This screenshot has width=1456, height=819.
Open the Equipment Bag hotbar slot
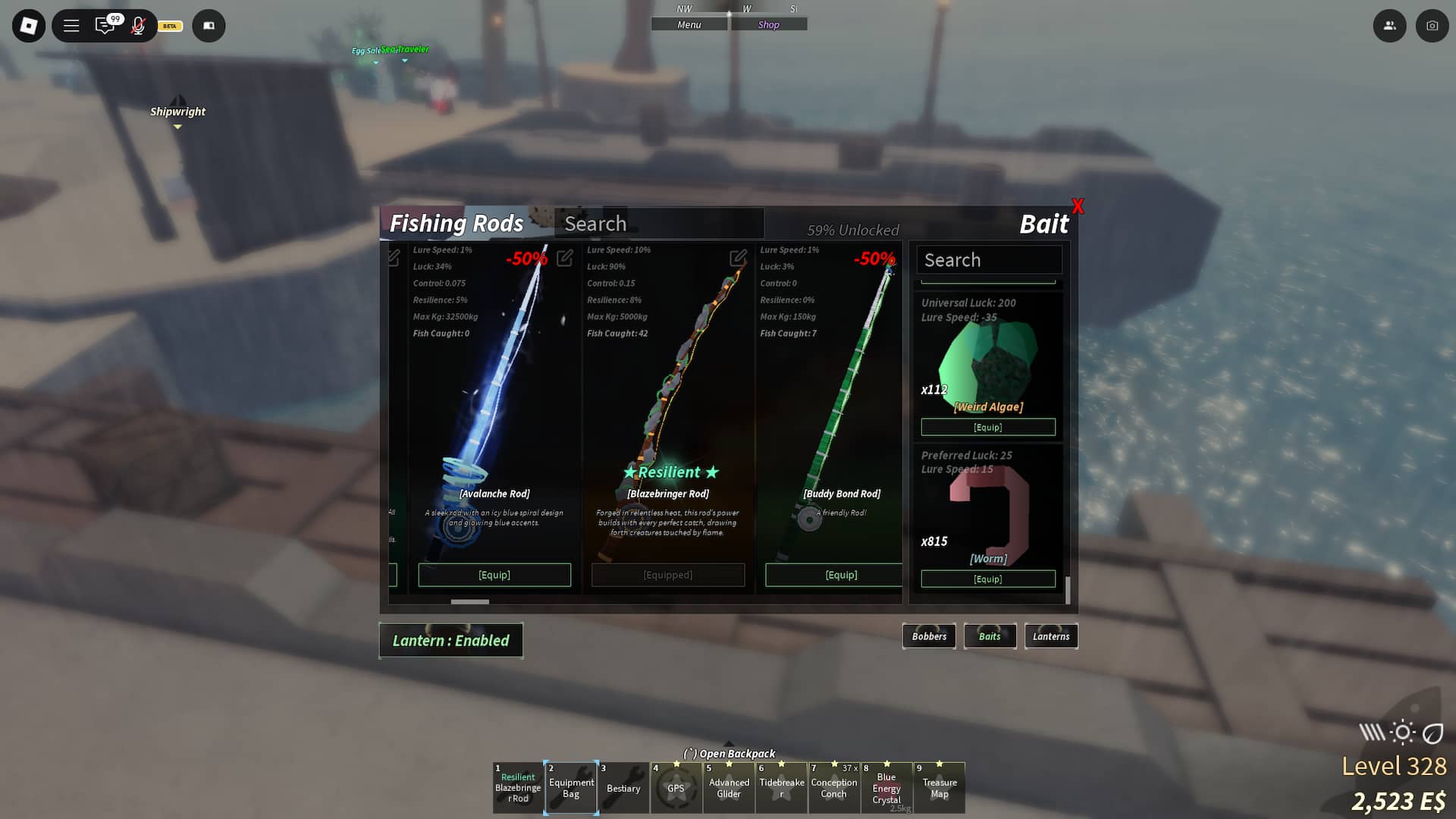pos(571,788)
